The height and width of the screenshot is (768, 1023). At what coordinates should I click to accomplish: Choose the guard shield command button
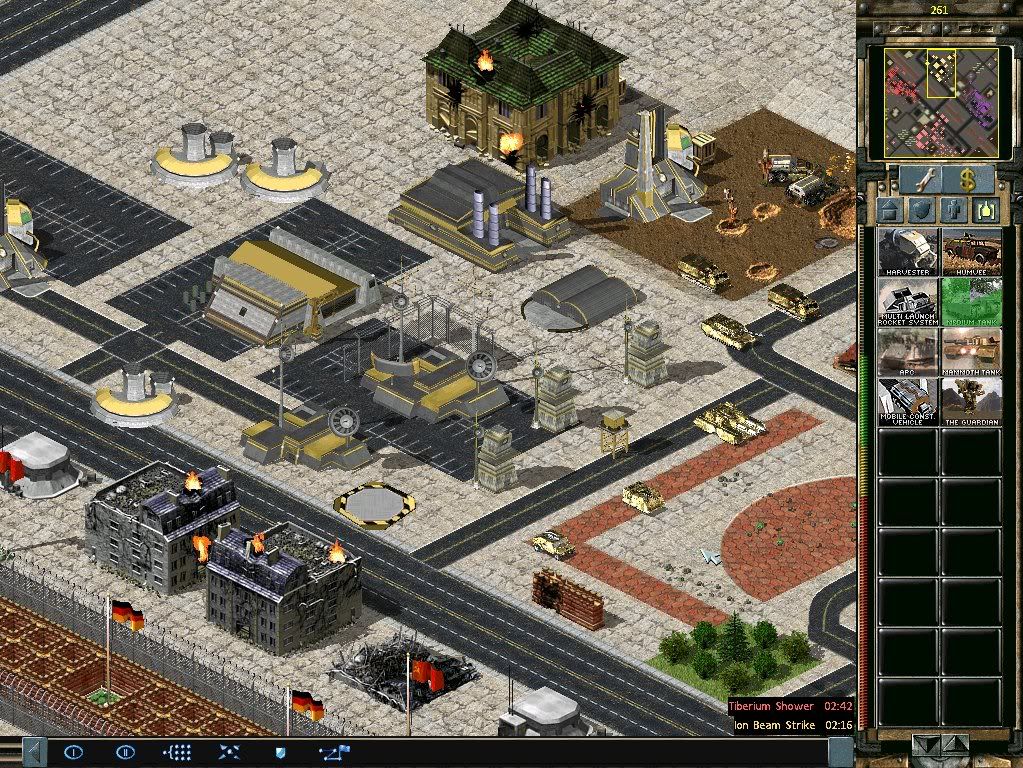(280, 751)
